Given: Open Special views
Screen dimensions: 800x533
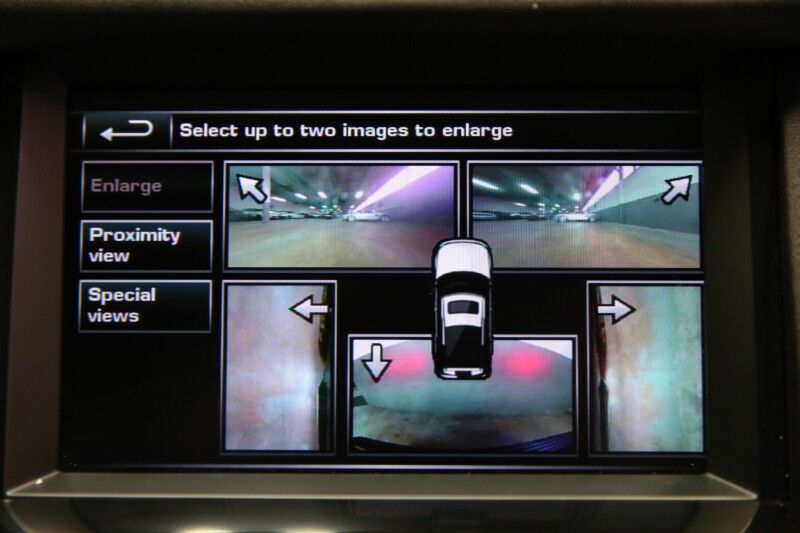Looking at the screenshot, I should 146,305.
